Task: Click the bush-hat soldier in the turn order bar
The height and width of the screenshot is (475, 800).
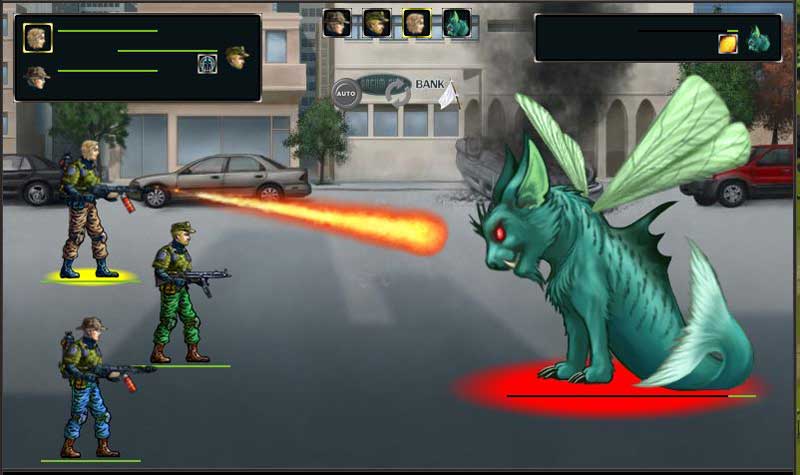Action: [x=337, y=22]
